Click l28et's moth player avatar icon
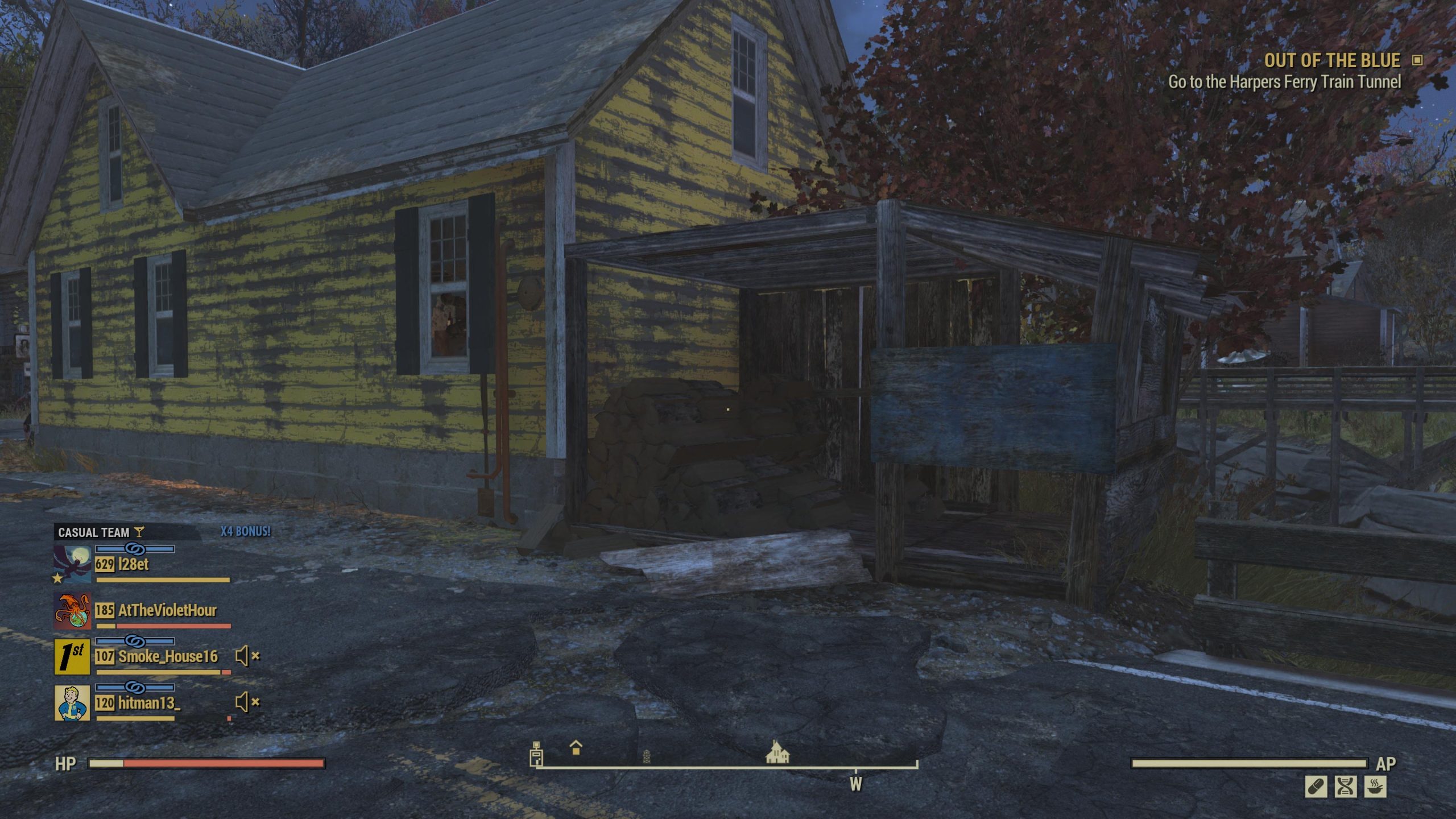1456x819 pixels. [x=72, y=563]
